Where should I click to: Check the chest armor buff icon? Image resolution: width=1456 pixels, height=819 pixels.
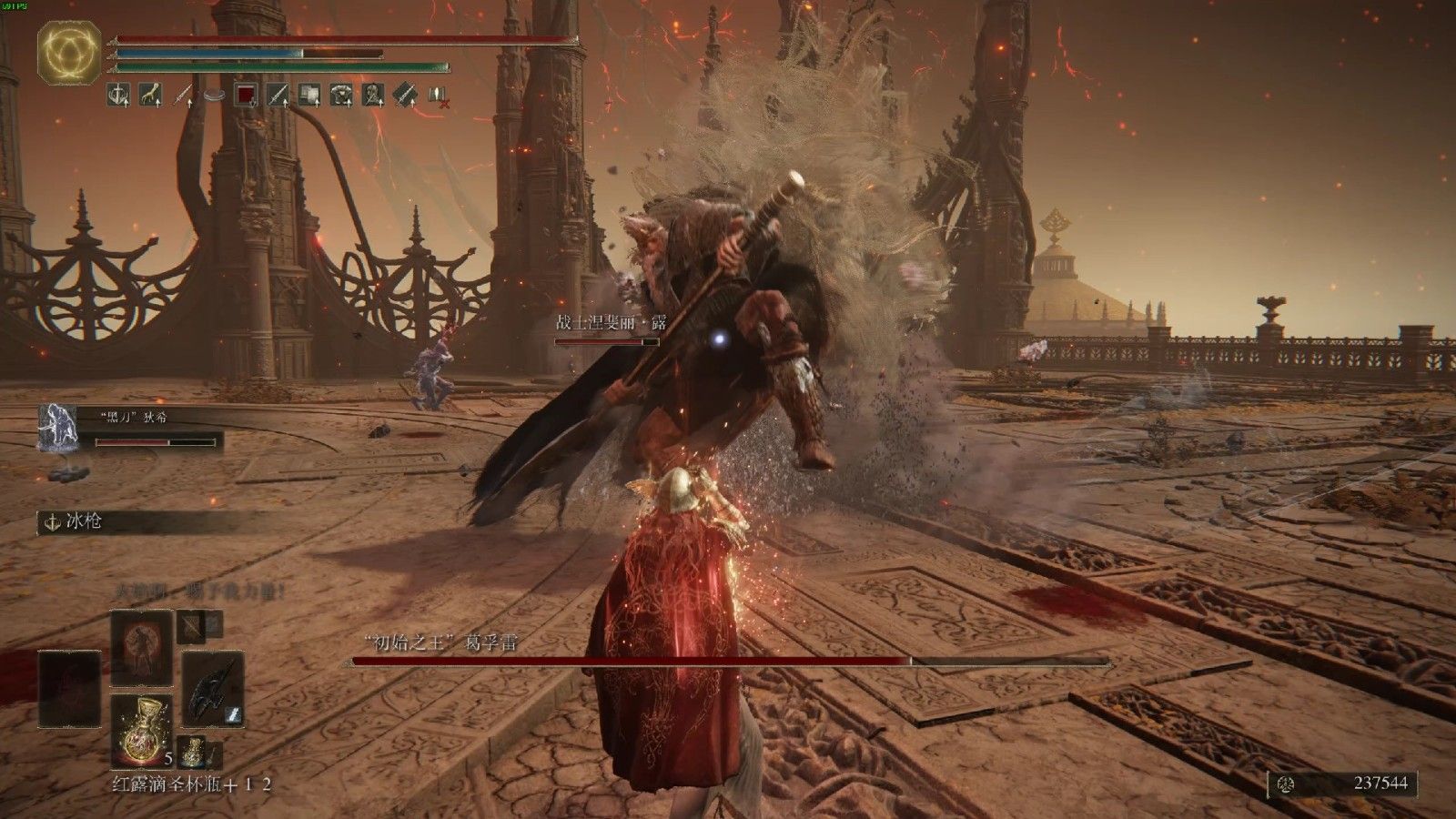(x=341, y=93)
